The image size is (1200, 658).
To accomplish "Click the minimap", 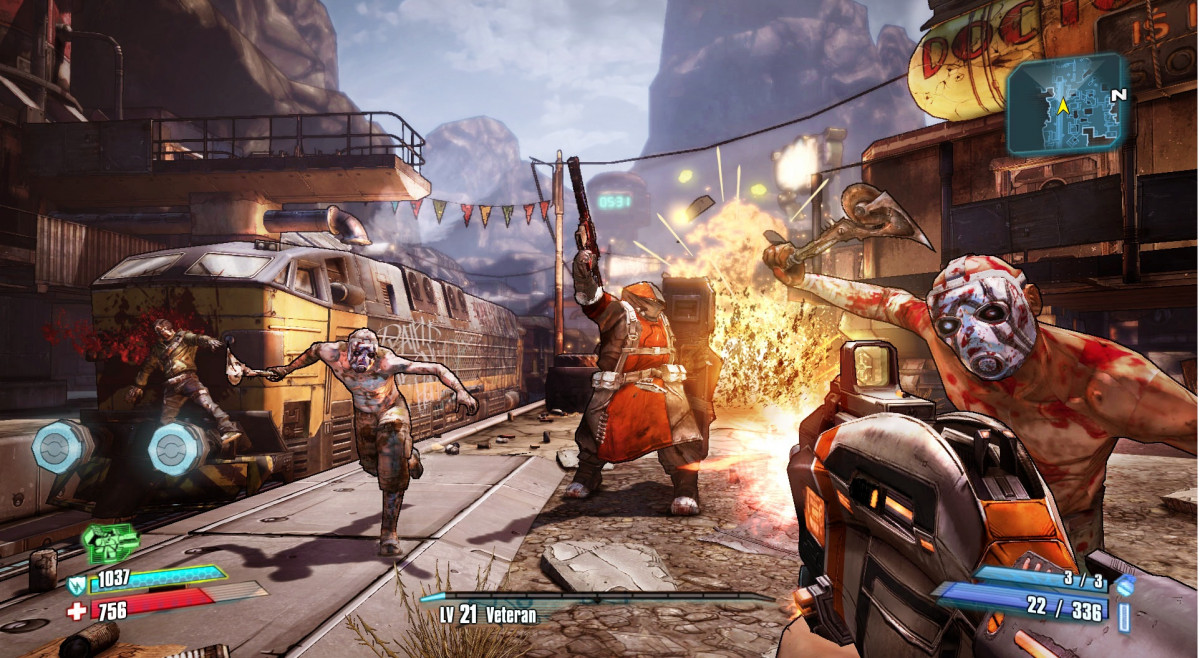I will coord(1066,104).
